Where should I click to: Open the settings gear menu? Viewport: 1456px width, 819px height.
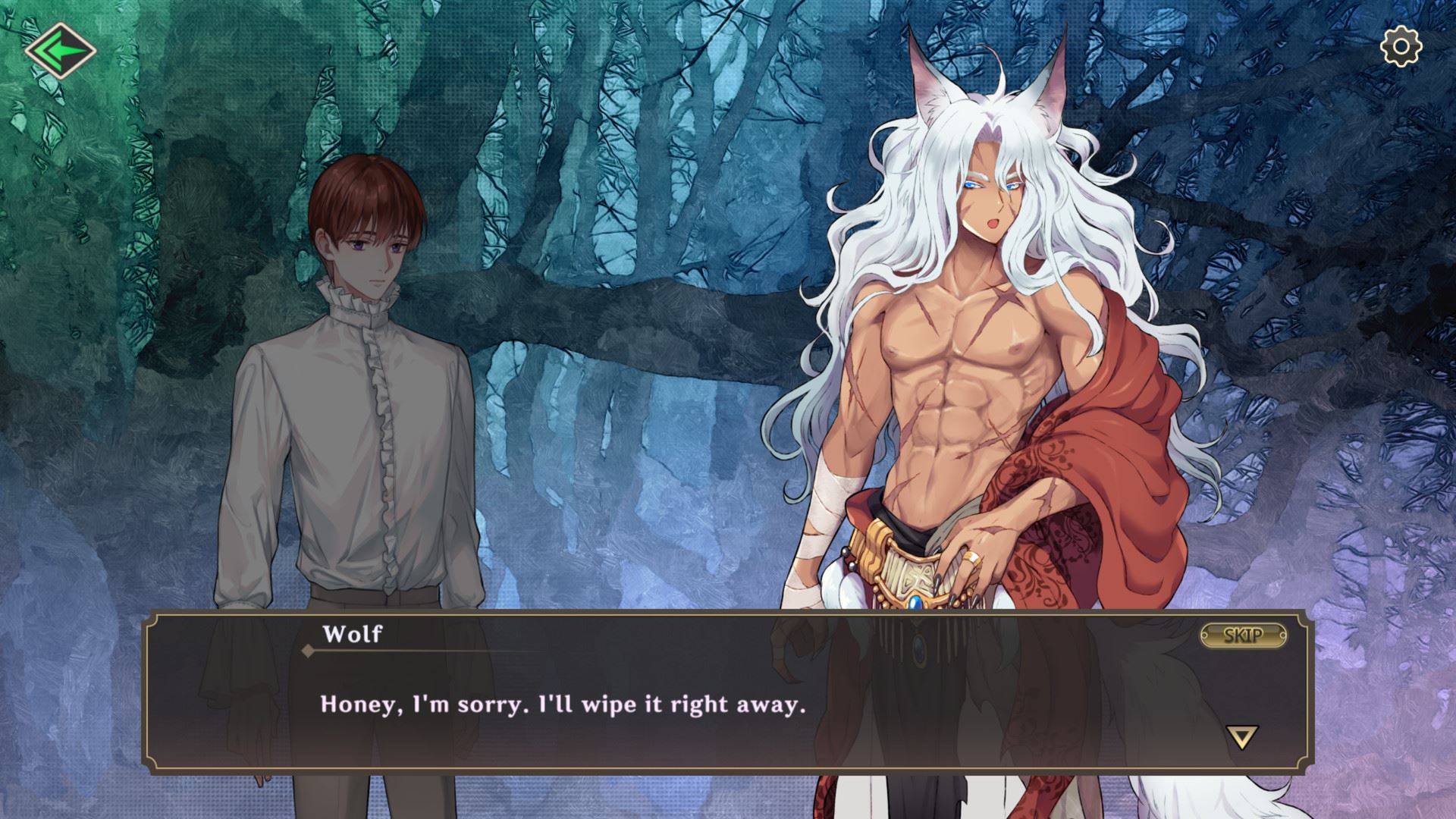pos(1401,47)
